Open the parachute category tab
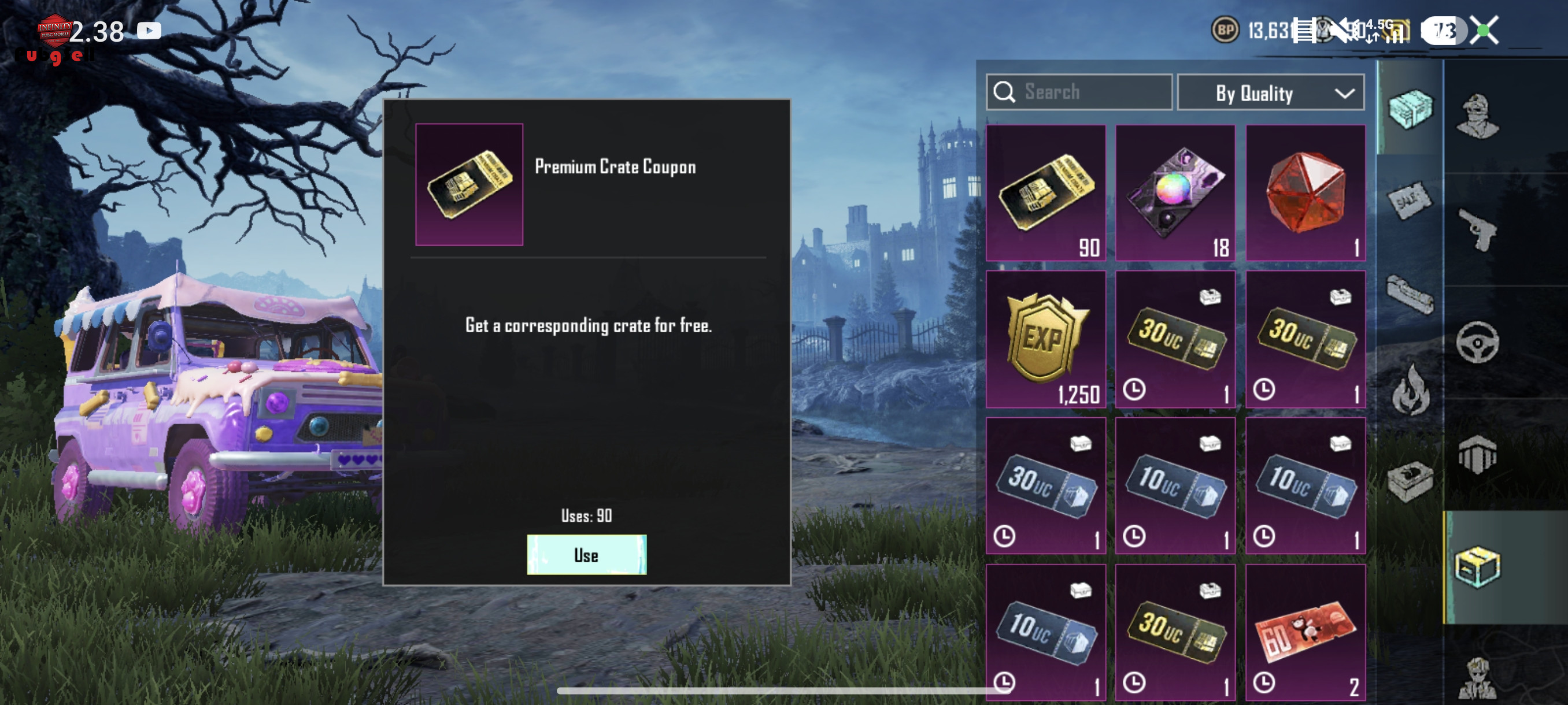This screenshot has width=1568, height=705. pyautogui.click(x=1477, y=454)
